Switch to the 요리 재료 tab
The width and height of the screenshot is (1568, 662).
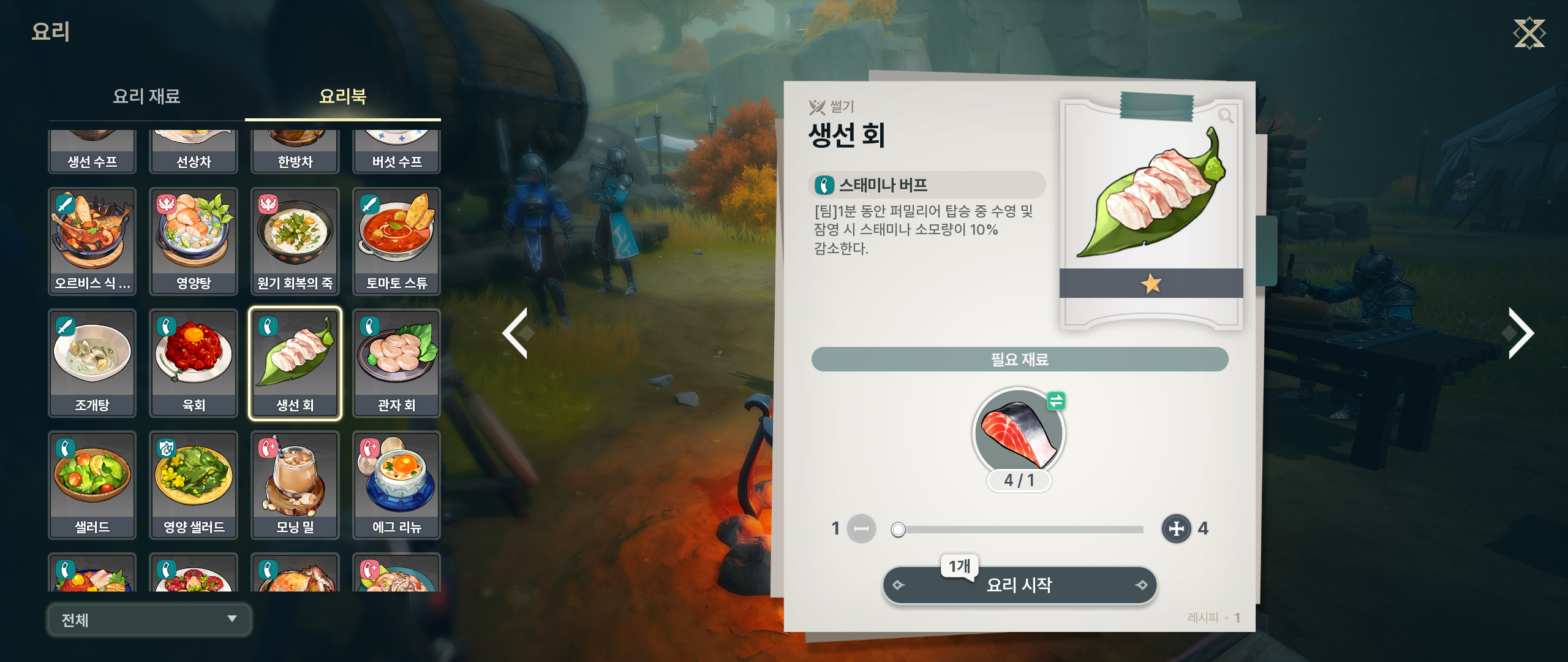click(146, 96)
